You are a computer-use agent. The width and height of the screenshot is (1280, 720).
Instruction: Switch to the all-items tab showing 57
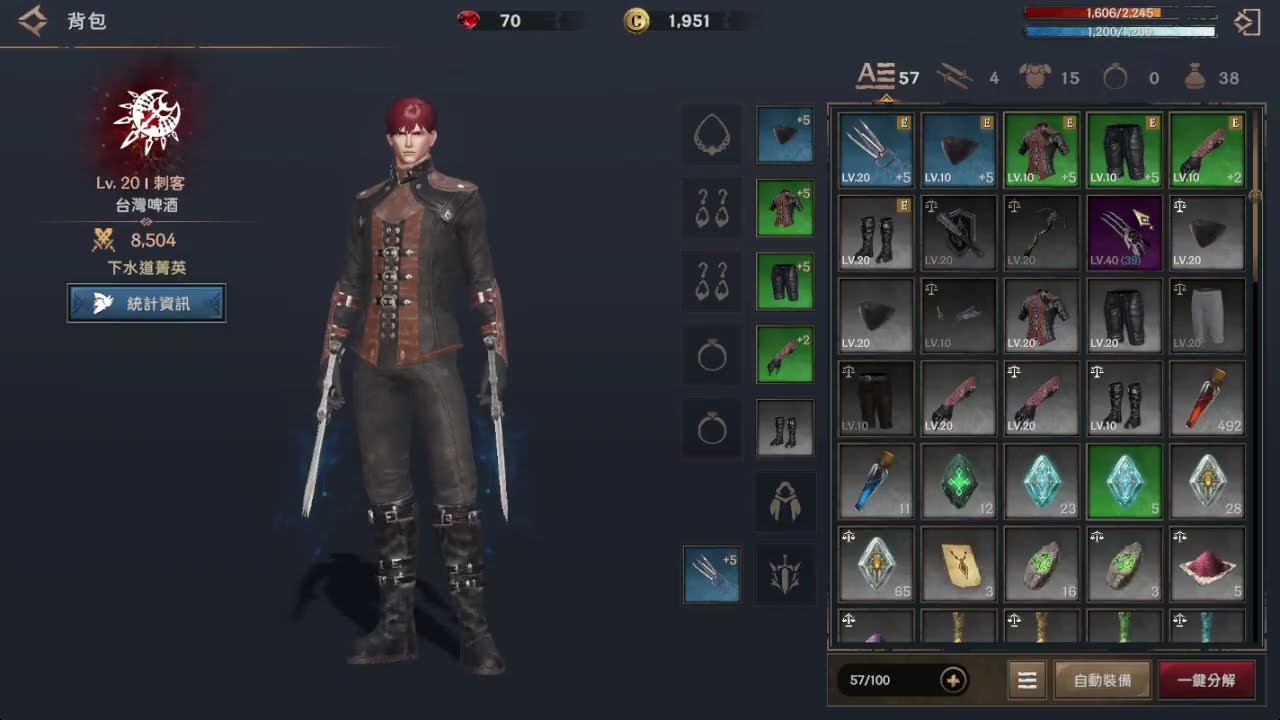pyautogui.click(x=887, y=77)
